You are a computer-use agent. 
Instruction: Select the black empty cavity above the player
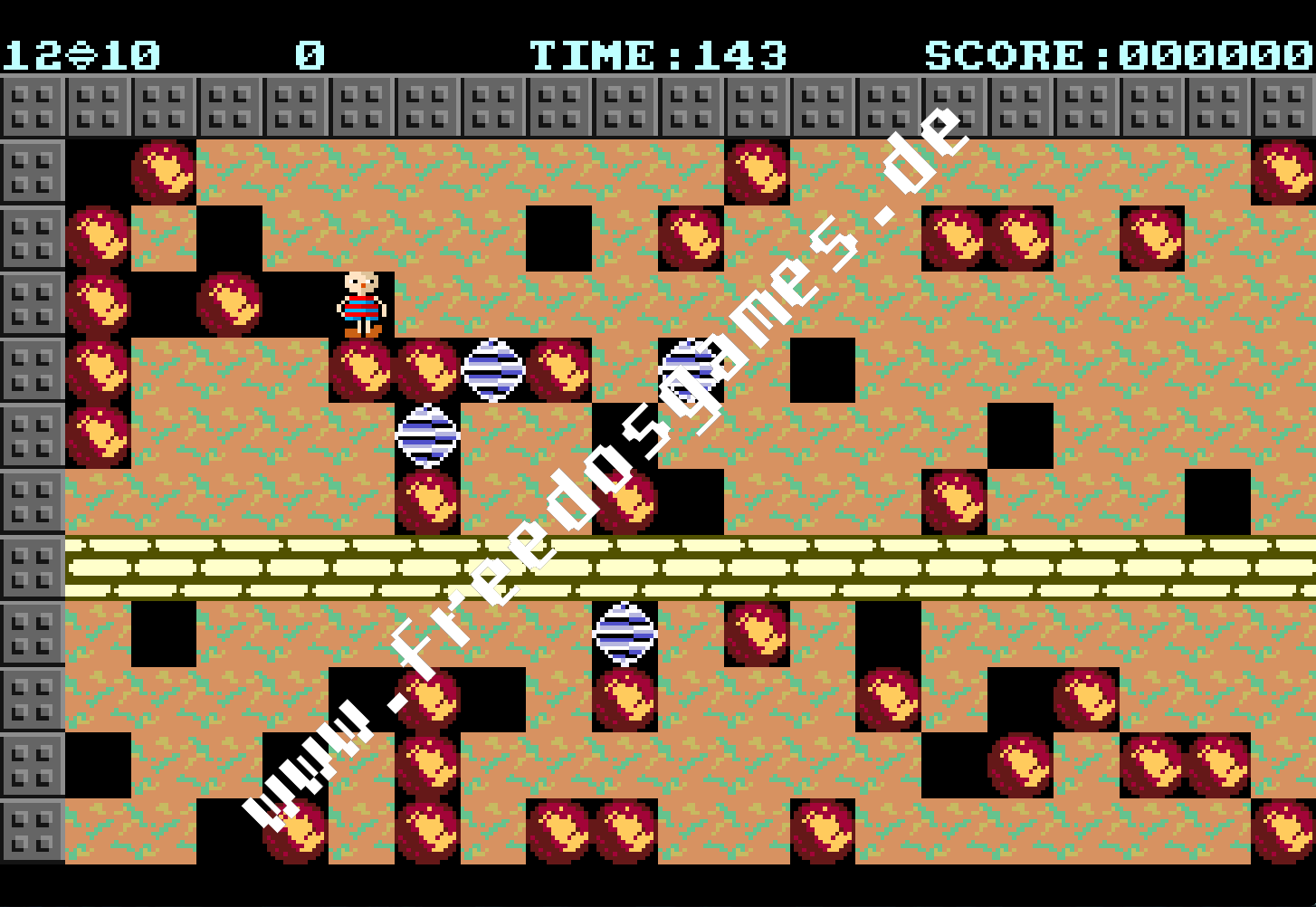(x=229, y=239)
